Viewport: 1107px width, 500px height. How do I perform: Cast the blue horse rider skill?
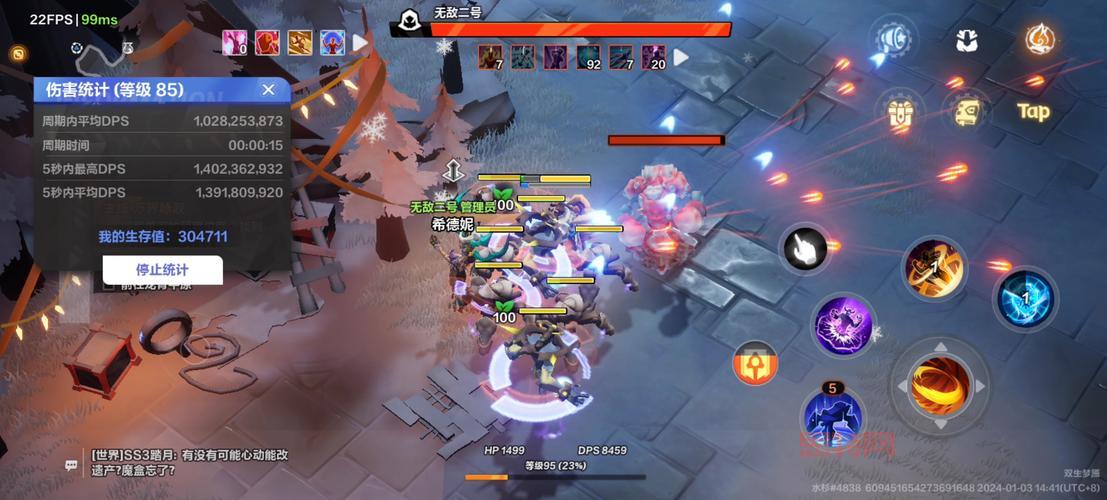[x=832, y=418]
